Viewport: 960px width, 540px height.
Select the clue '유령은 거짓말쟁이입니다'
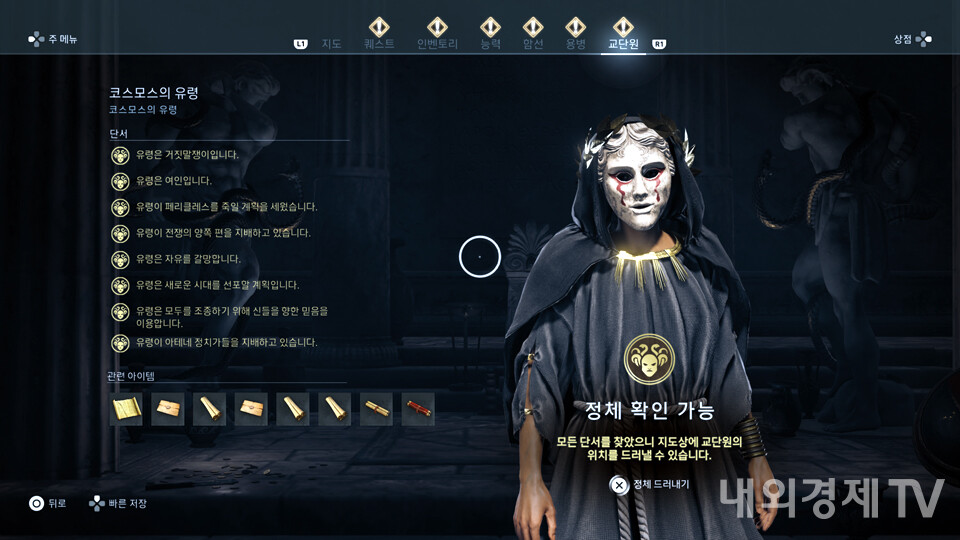[x=187, y=155]
